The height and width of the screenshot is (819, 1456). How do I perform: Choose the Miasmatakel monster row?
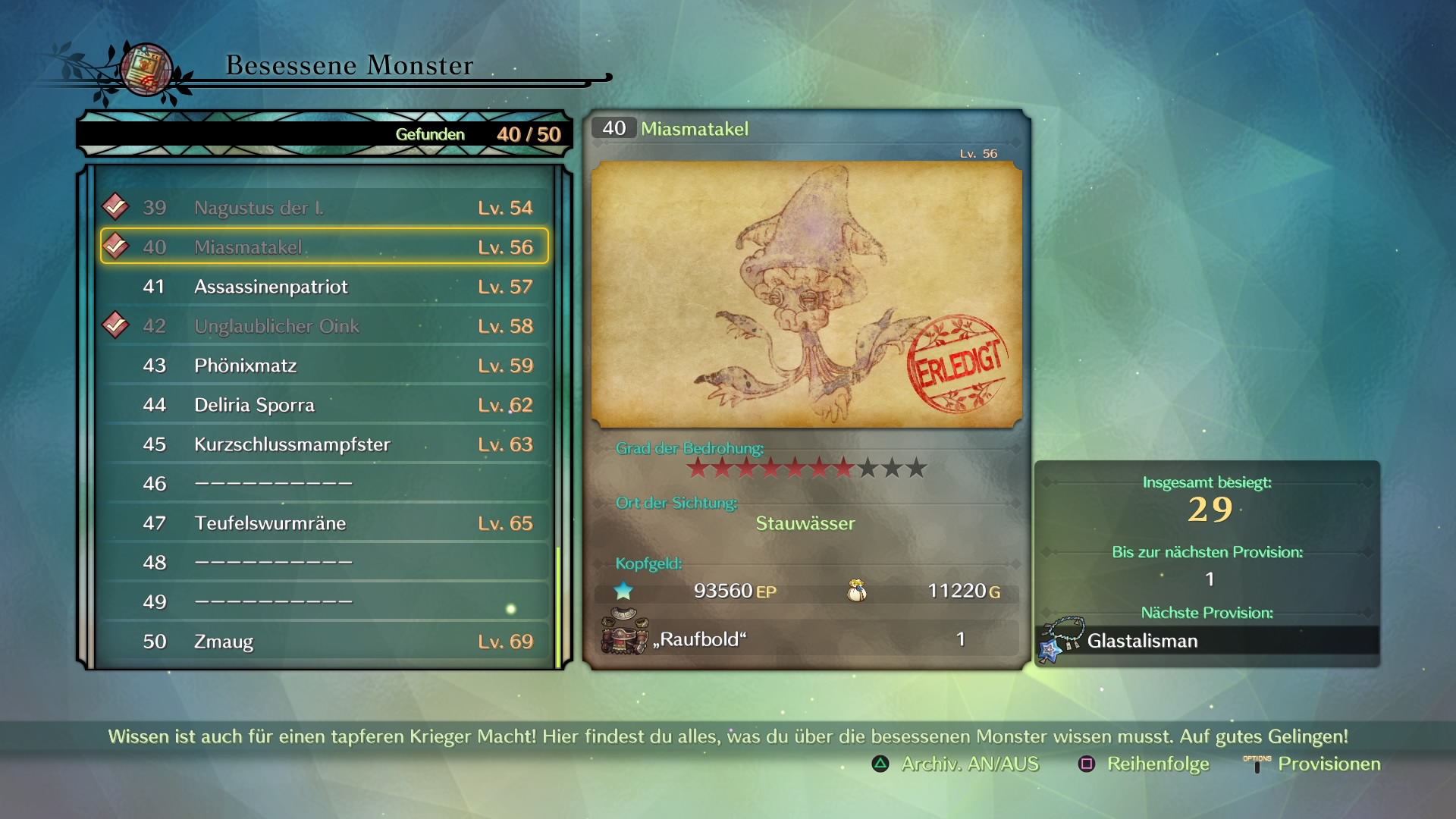(325, 247)
